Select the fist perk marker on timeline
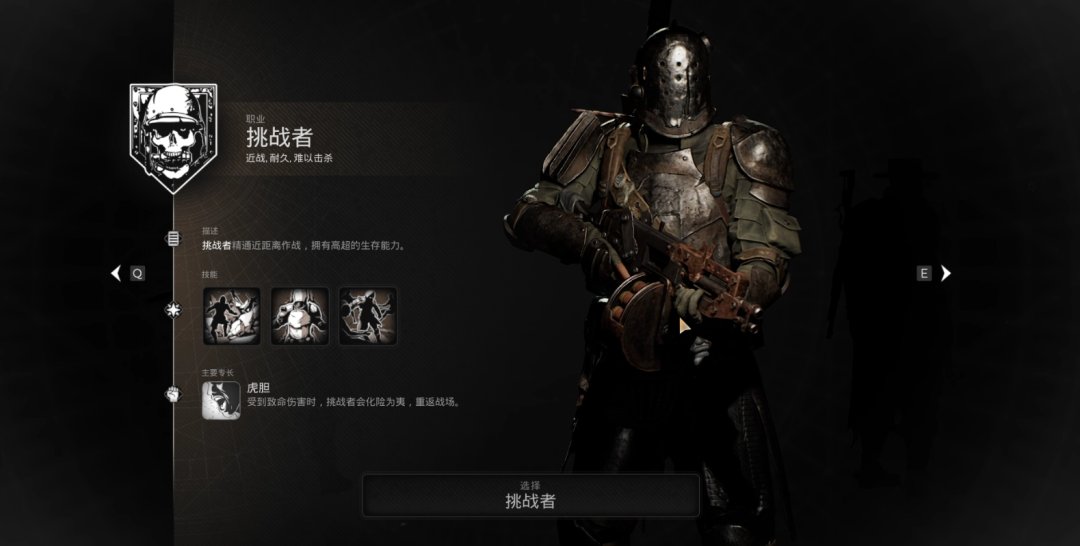Screen dimensions: 1080x546 (173, 394)
